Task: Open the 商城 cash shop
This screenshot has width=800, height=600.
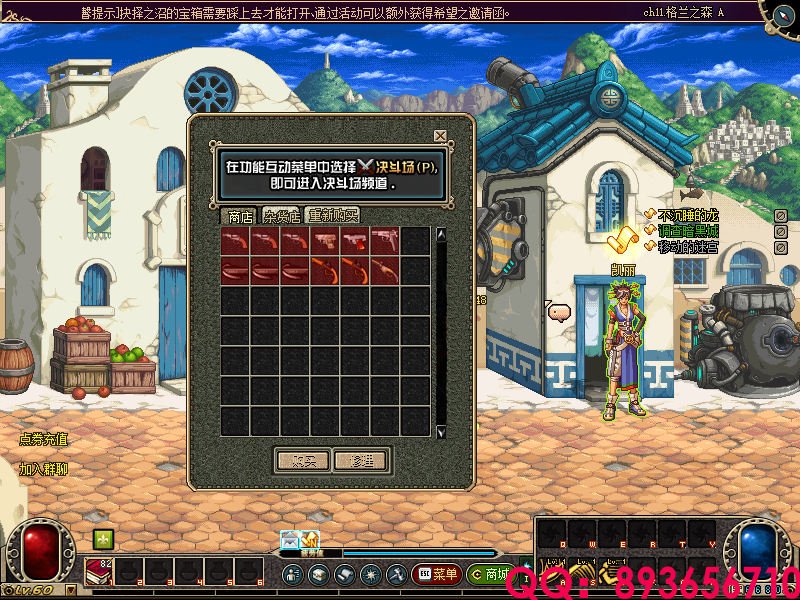Action: click(489, 574)
